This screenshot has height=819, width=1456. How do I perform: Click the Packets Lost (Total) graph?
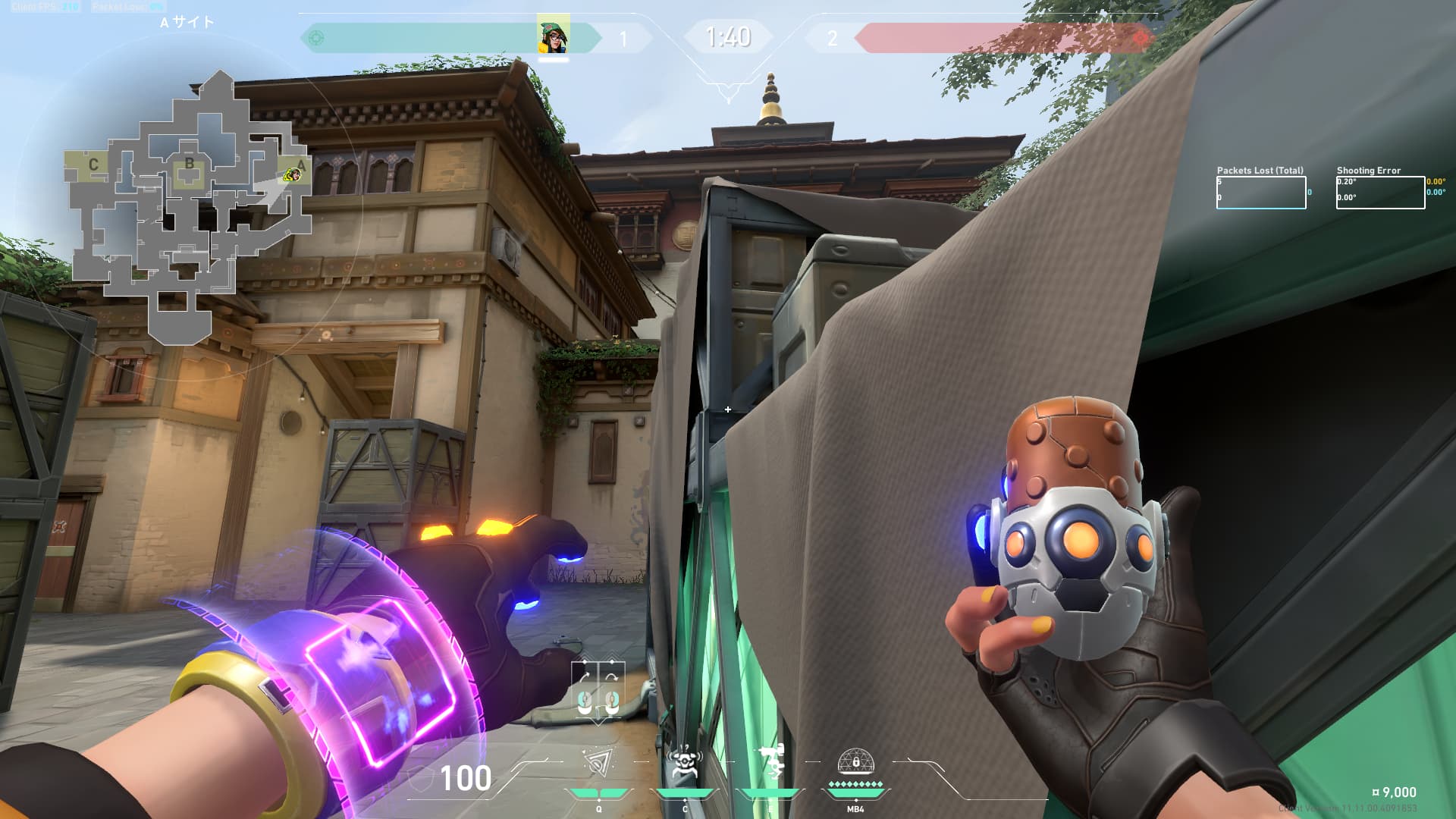click(1260, 193)
